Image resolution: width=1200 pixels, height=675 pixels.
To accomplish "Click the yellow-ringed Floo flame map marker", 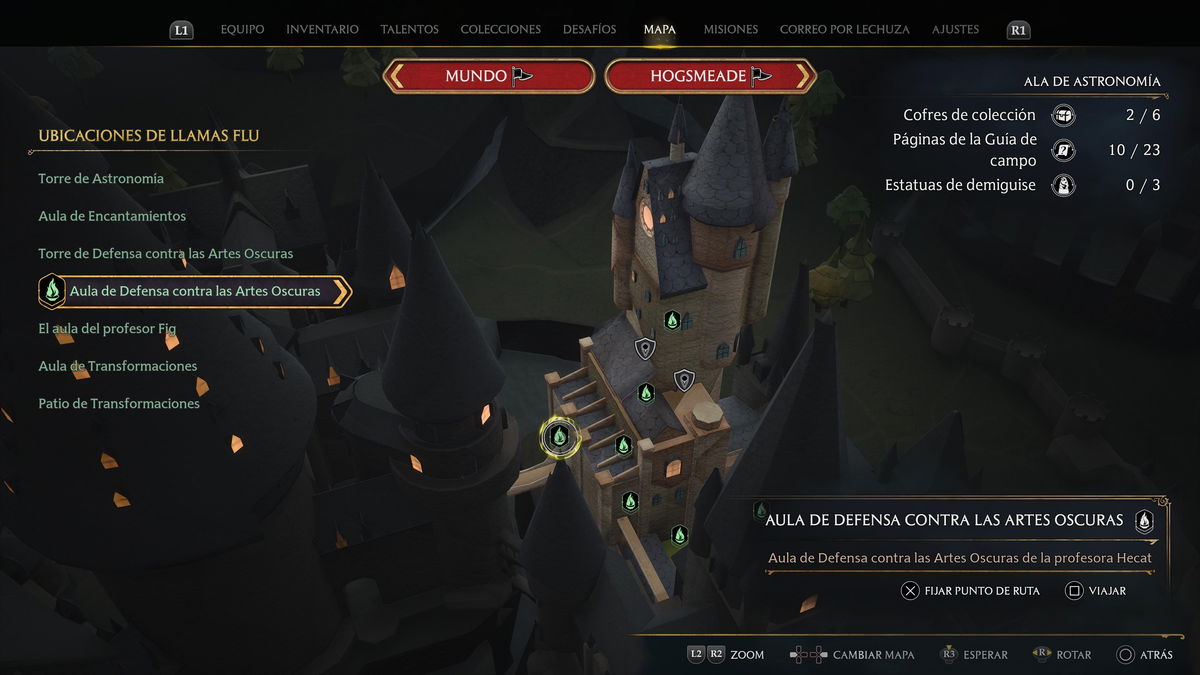I will click(x=560, y=436).
